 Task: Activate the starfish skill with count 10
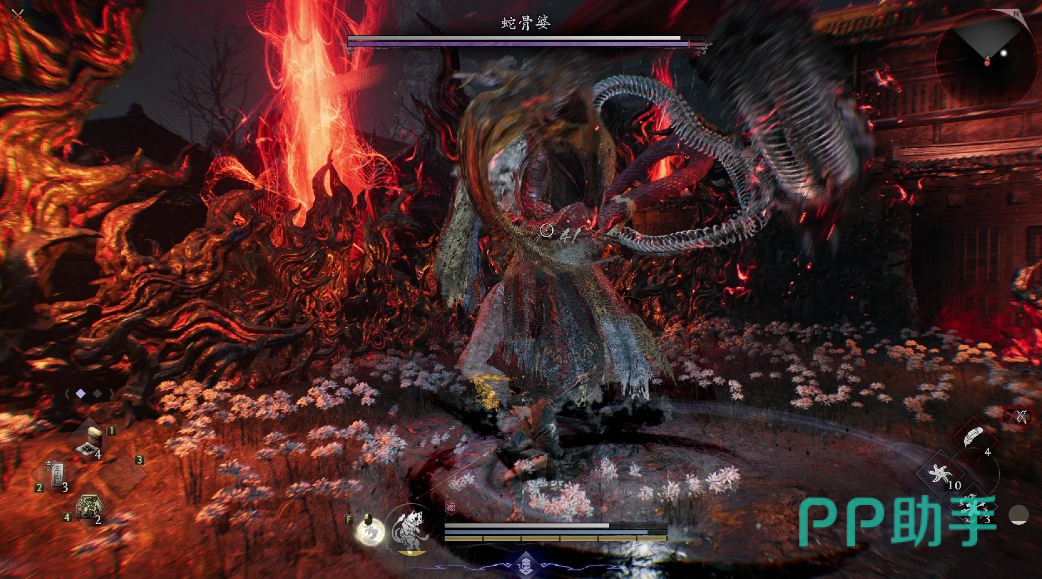pyautogui.click(x=940, y=473)
